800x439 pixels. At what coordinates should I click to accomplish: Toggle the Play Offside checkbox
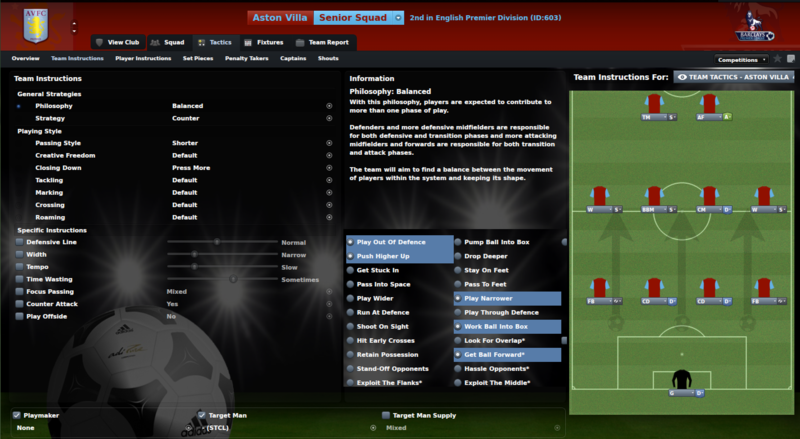[x=19, y=316]
